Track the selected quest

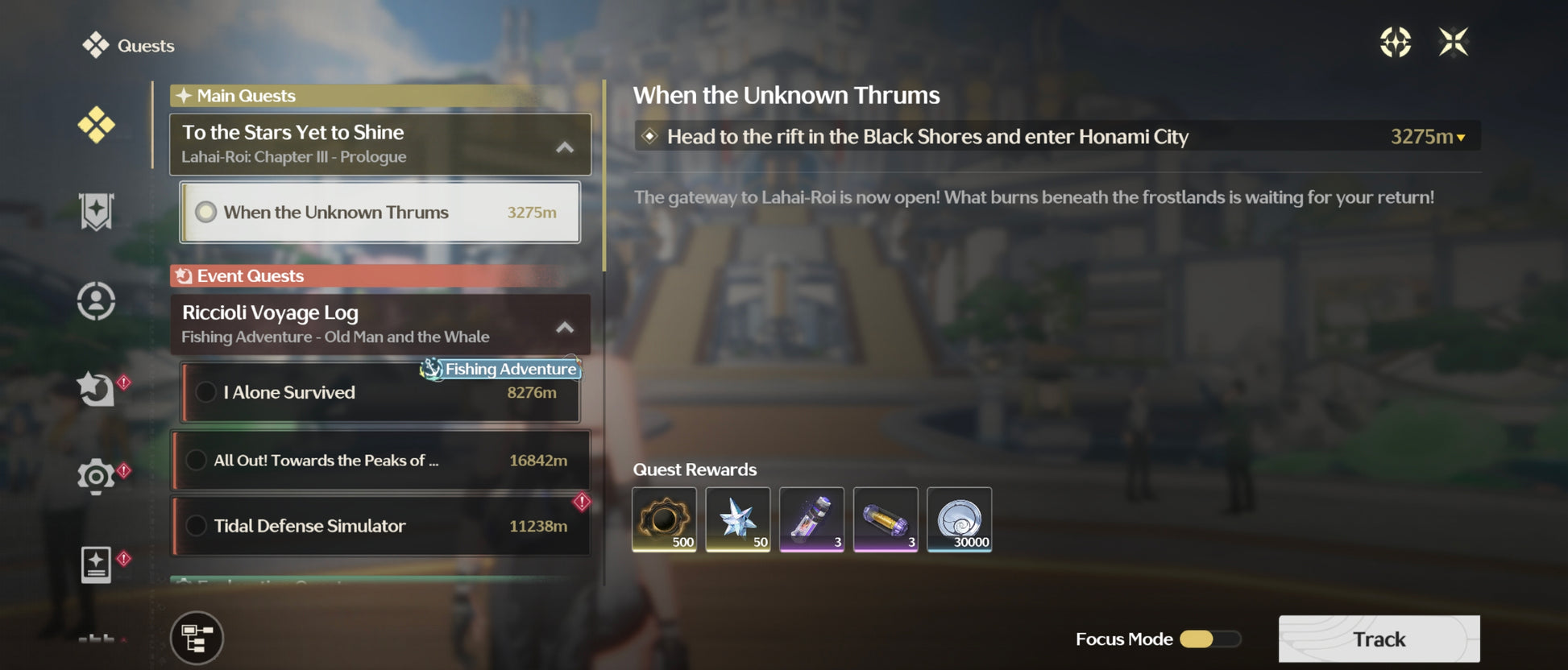pos(1379,639)
